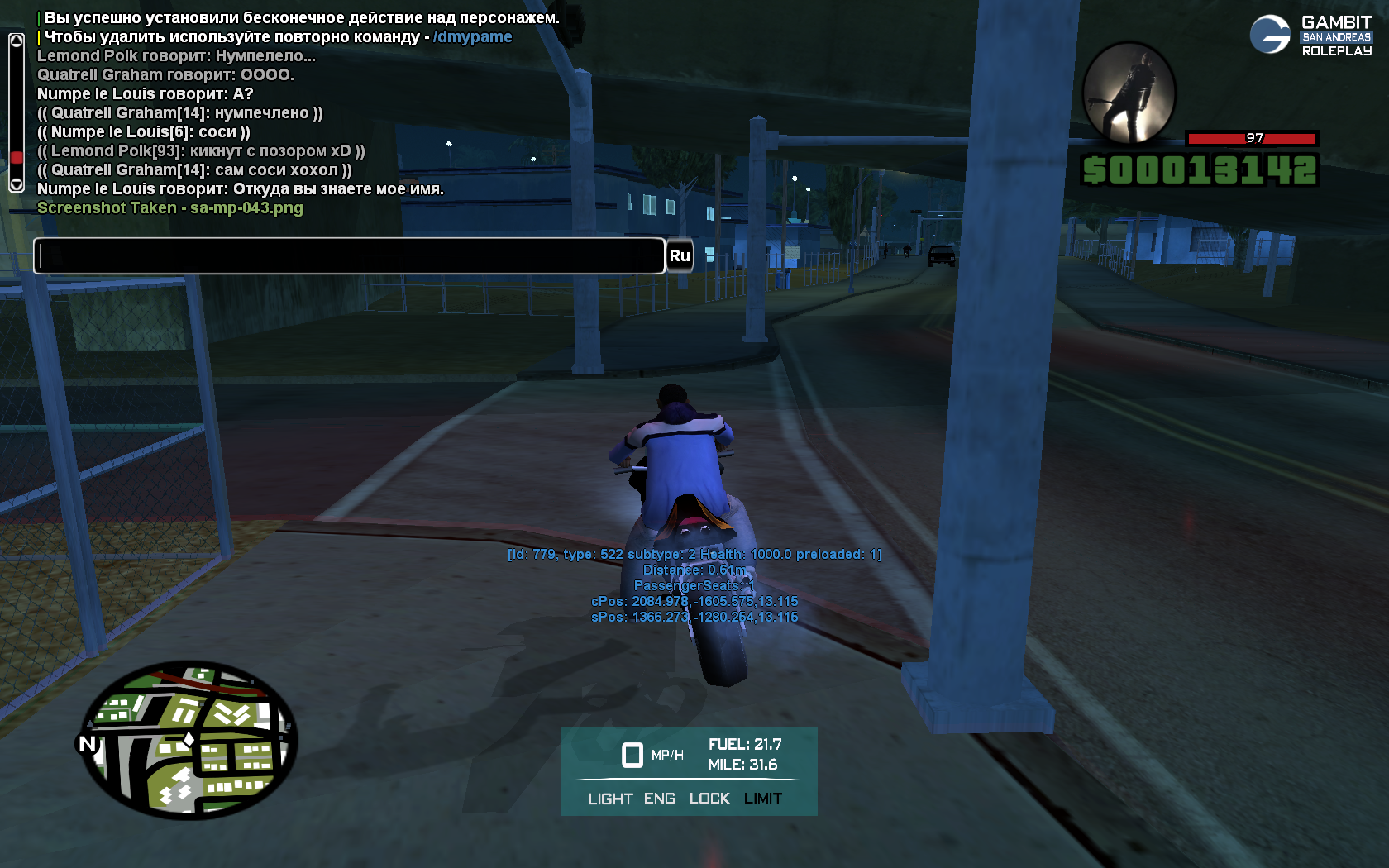The image size is (1389, 868).
Task: Toggle the LIGHT indicator on the speedometer
Action: pos(610,799)
